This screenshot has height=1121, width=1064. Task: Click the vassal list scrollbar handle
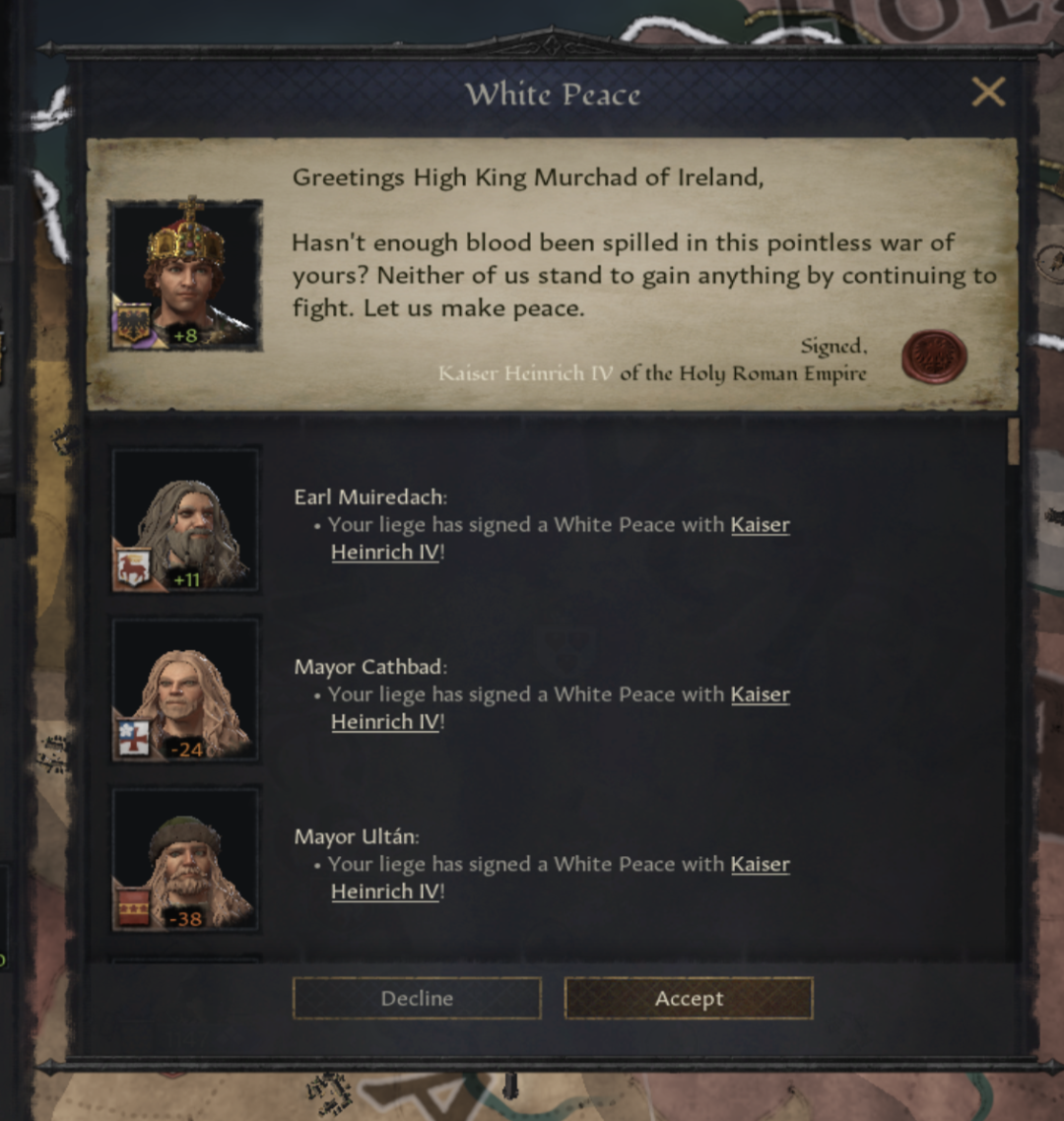(x=1014, y=441)
